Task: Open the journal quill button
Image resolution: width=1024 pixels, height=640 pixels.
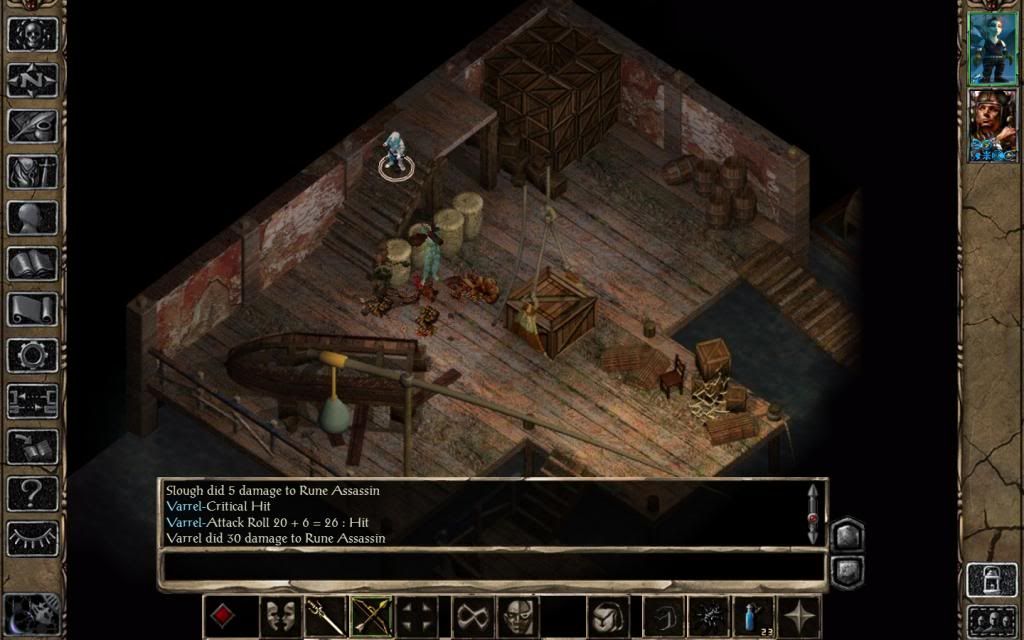Action: [x=33, y=126]
